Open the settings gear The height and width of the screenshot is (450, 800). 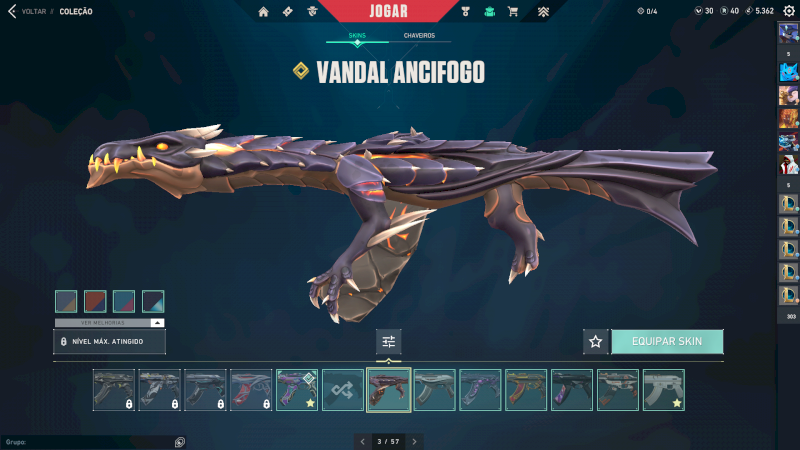pos(789,11)
